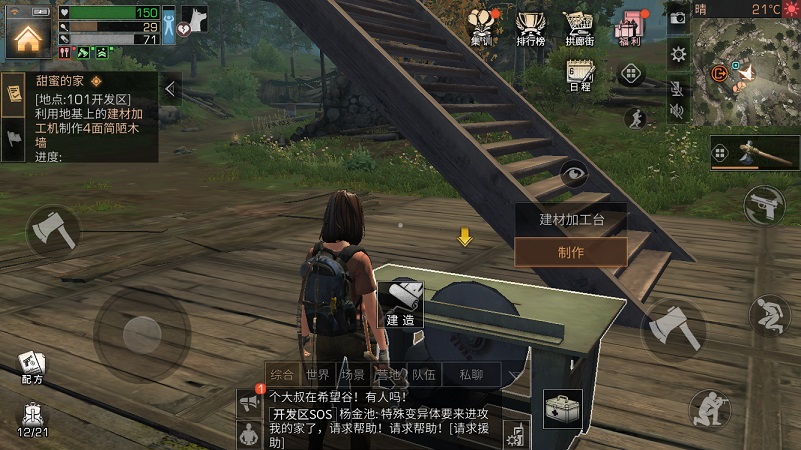Switch to the 私聊 private chat tab
The height and width of the screenshot is (450, 801).
471,375
